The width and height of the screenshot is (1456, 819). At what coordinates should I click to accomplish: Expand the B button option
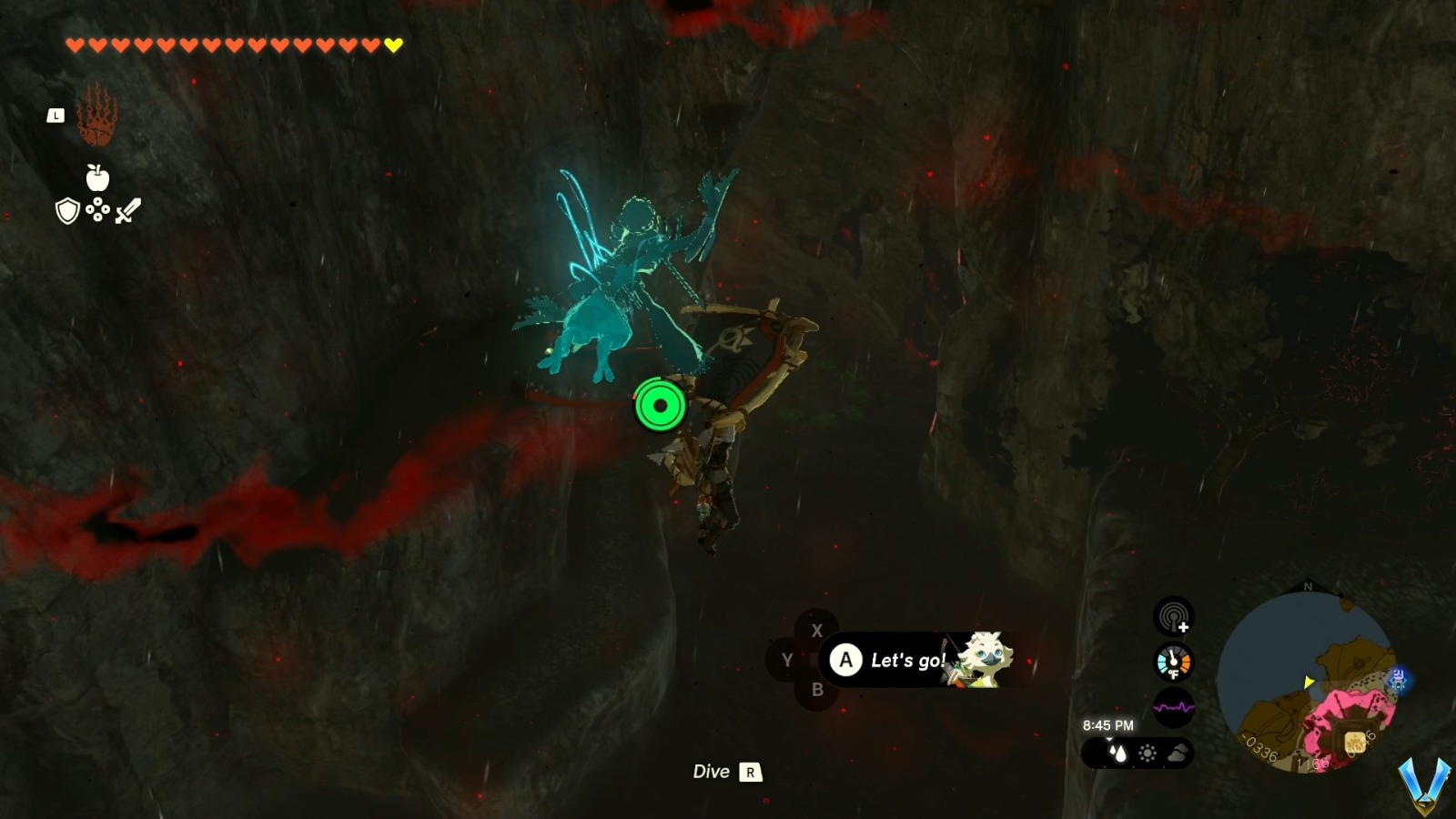coord(817,690)
